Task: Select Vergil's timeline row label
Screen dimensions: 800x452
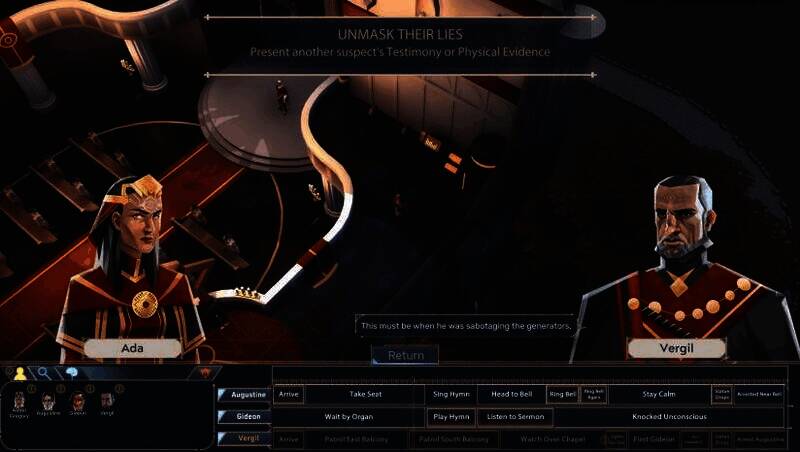Action: [243, 438]
